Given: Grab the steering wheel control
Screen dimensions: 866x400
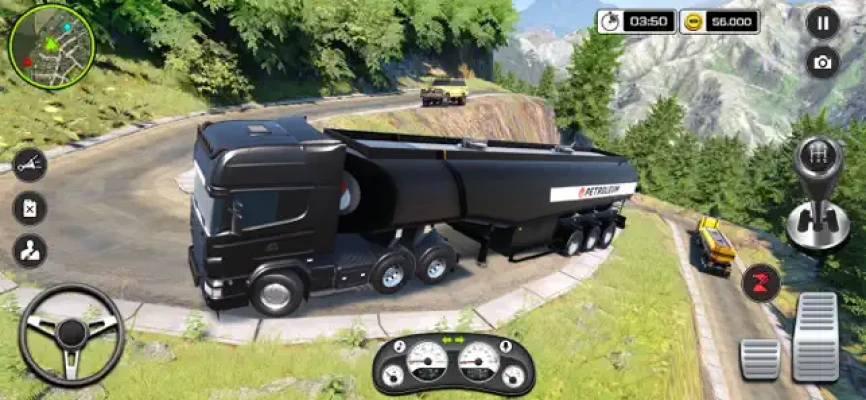Looking at the screenshot, I should coord(71,334).
